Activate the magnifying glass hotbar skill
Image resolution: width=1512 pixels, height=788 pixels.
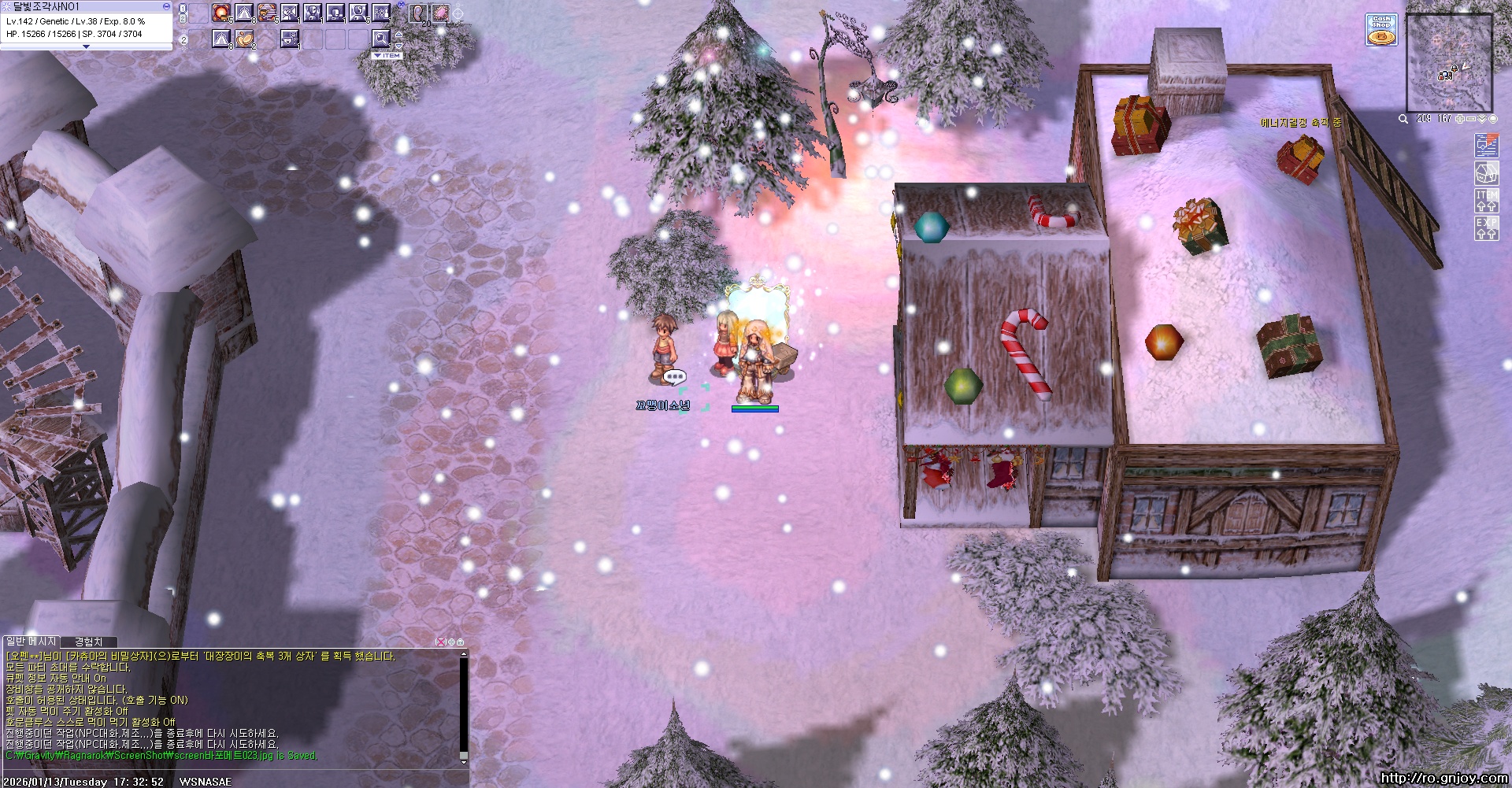tap(381, 38)
